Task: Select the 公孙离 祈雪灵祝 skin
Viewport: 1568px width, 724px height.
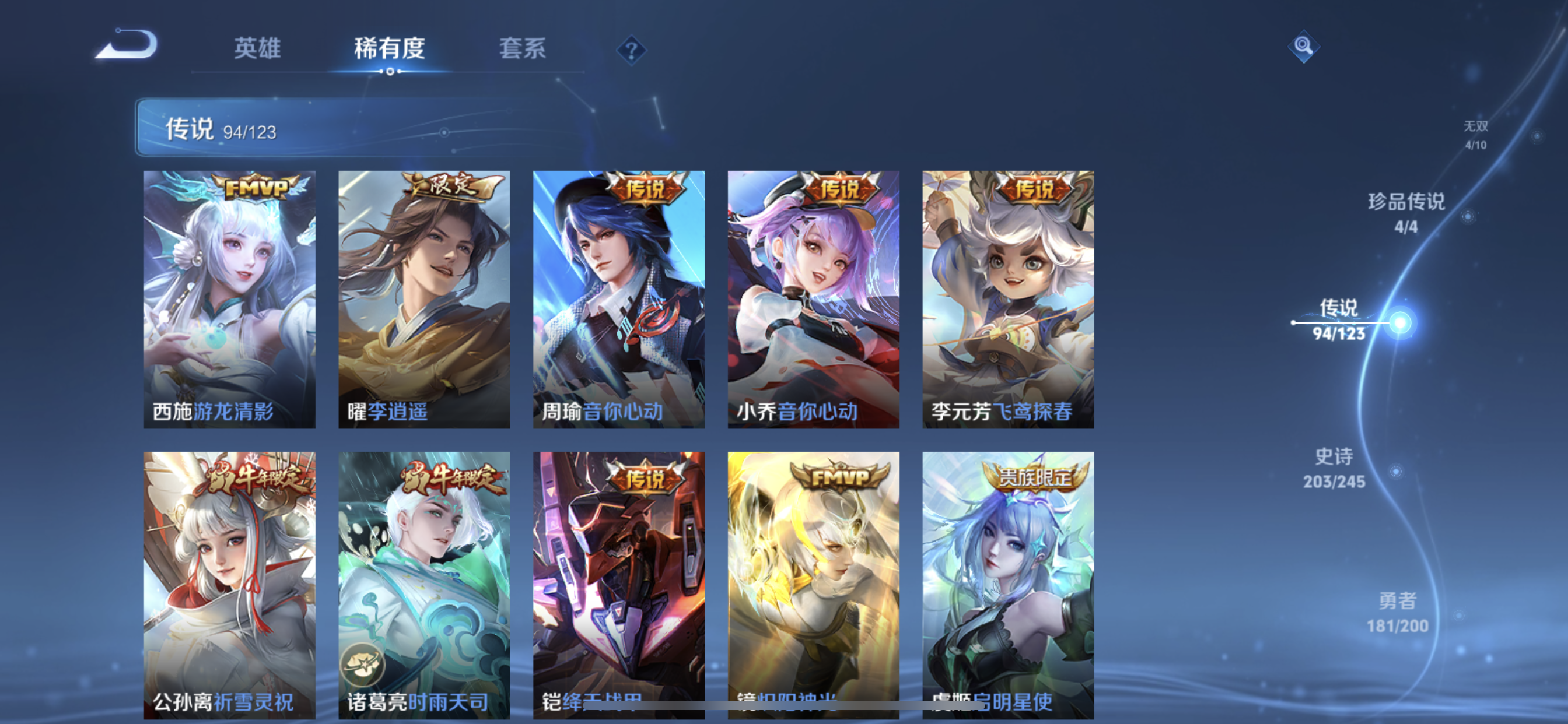Action: [x=229, y=584]
